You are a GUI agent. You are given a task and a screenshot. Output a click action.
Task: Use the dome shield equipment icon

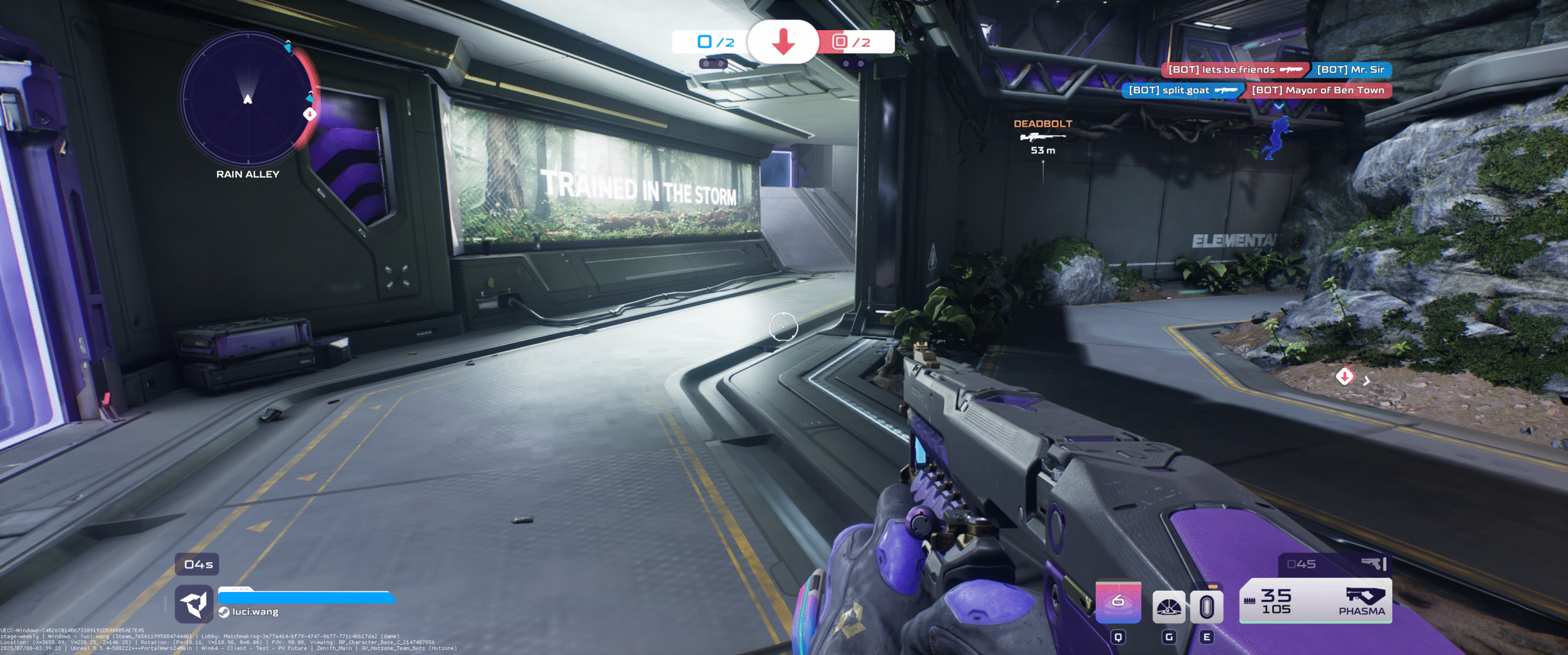1169,607
